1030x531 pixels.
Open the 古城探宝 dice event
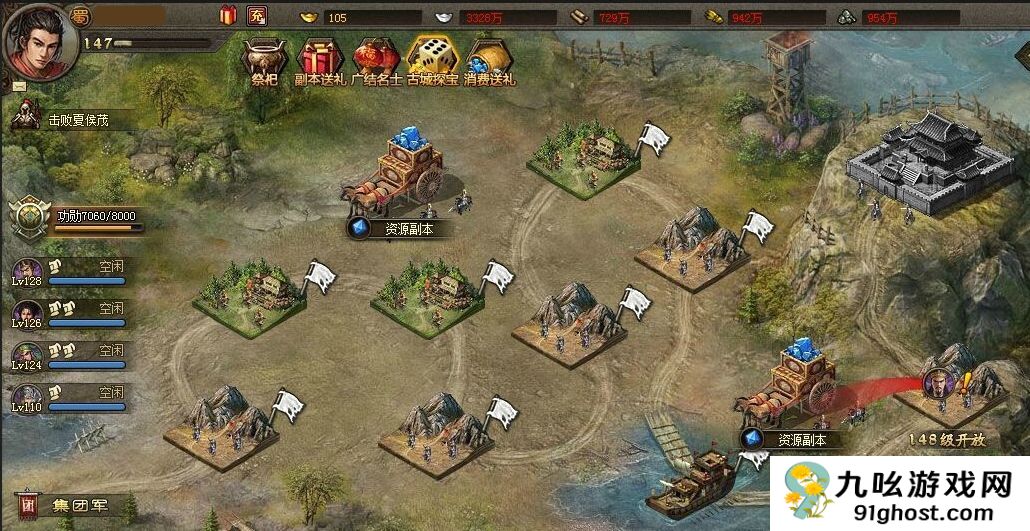432,58
